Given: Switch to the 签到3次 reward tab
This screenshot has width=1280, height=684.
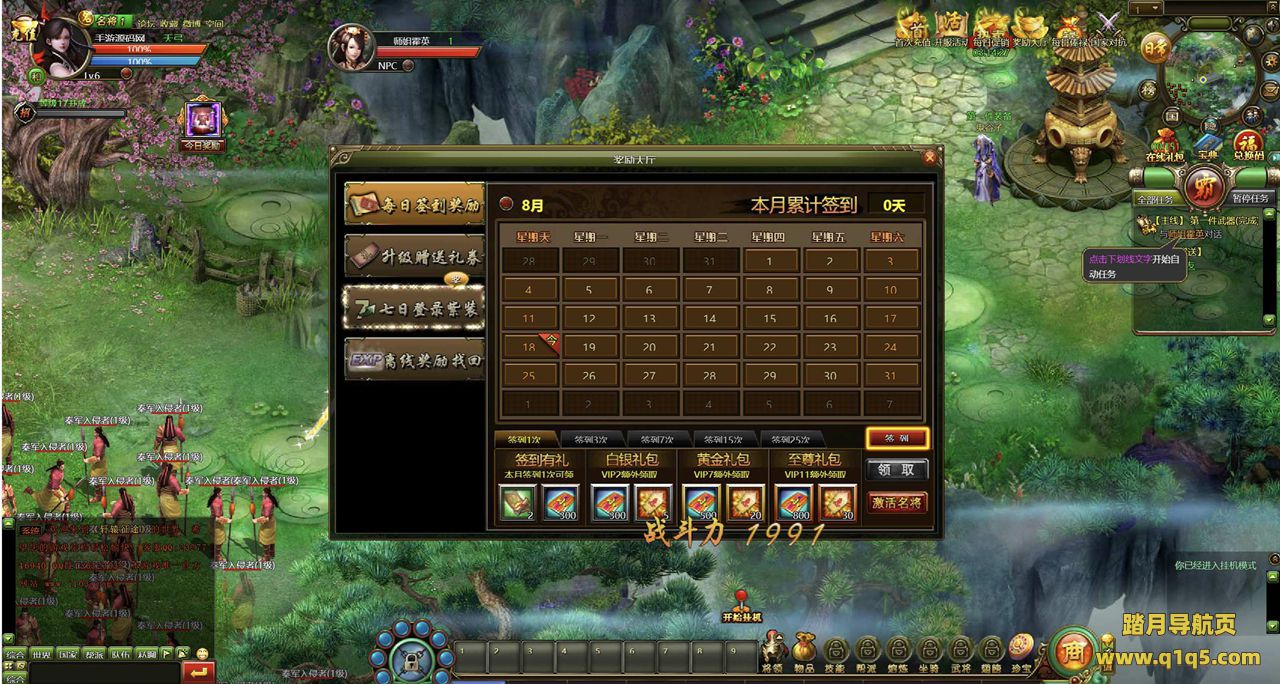Looking at the screenshot, I should tap(592, 439).
